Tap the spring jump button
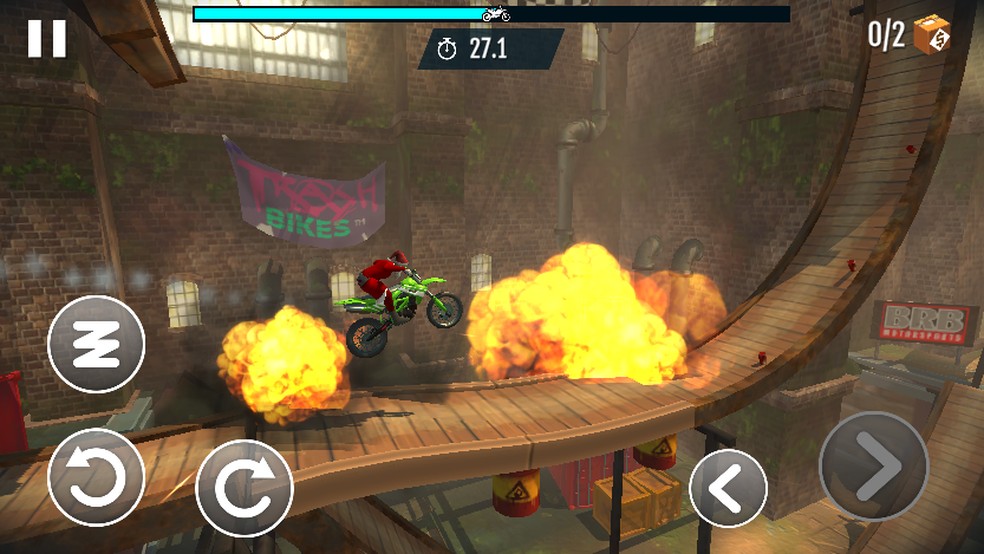Viewport: 984px width, 554px height. (x=96, y=344)
